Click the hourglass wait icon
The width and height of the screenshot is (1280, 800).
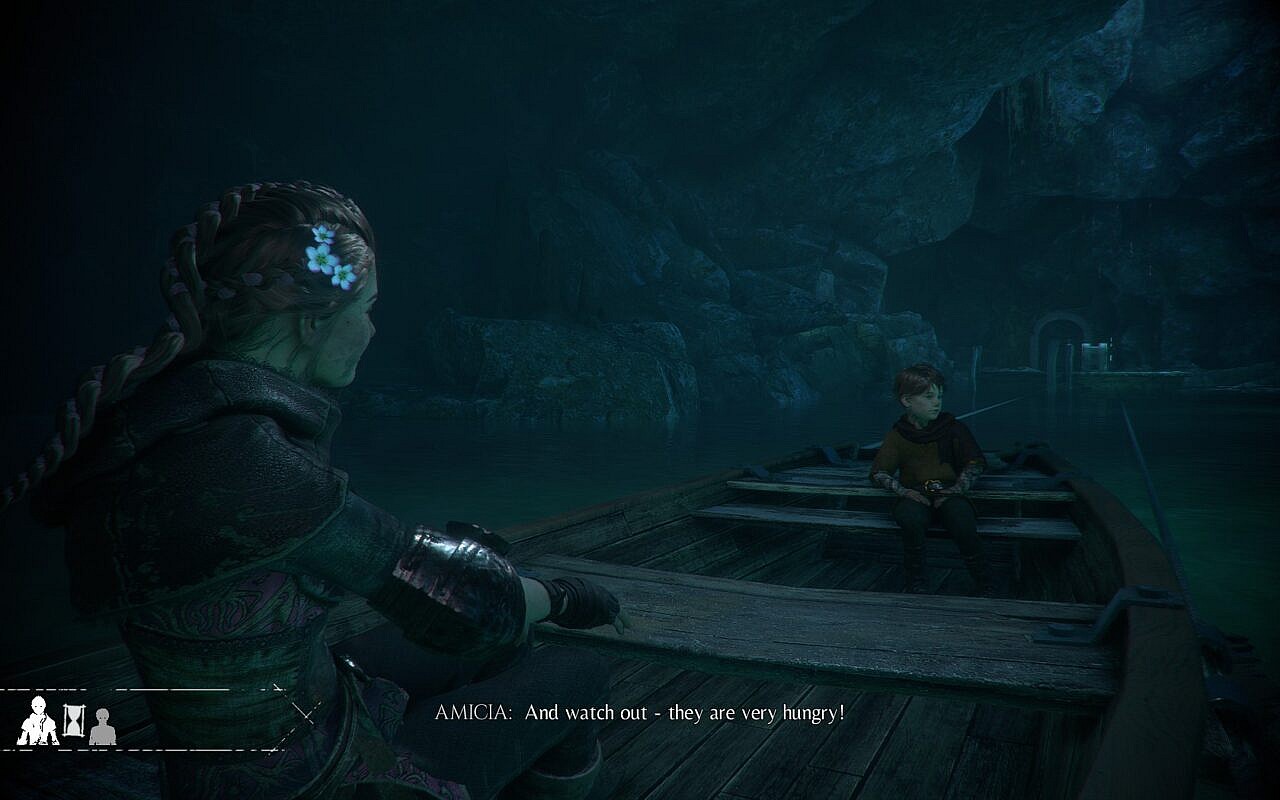tap(74, 720)
